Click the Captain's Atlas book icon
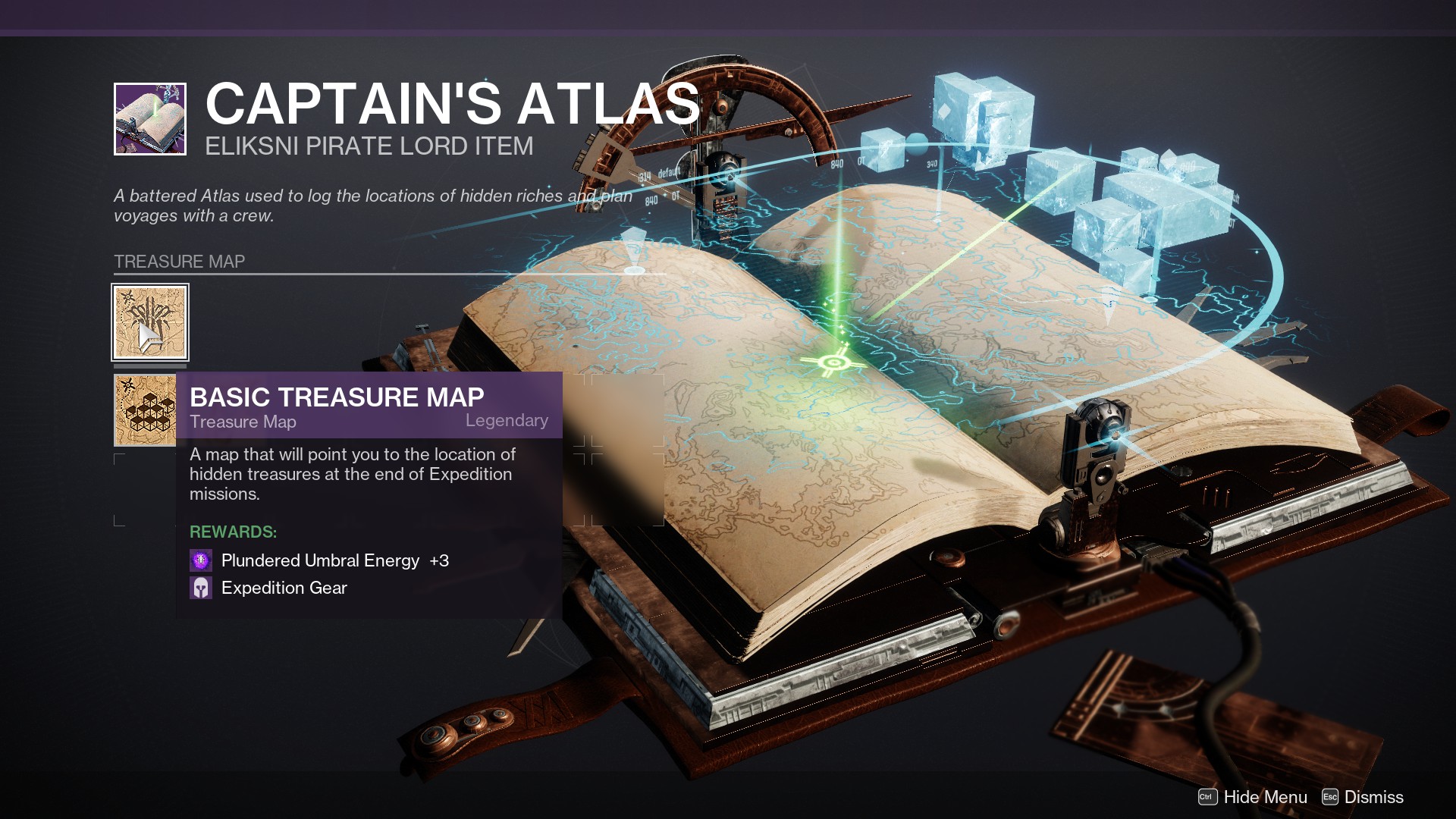Screen dimensions: 1456x819 tap(149, 118)
